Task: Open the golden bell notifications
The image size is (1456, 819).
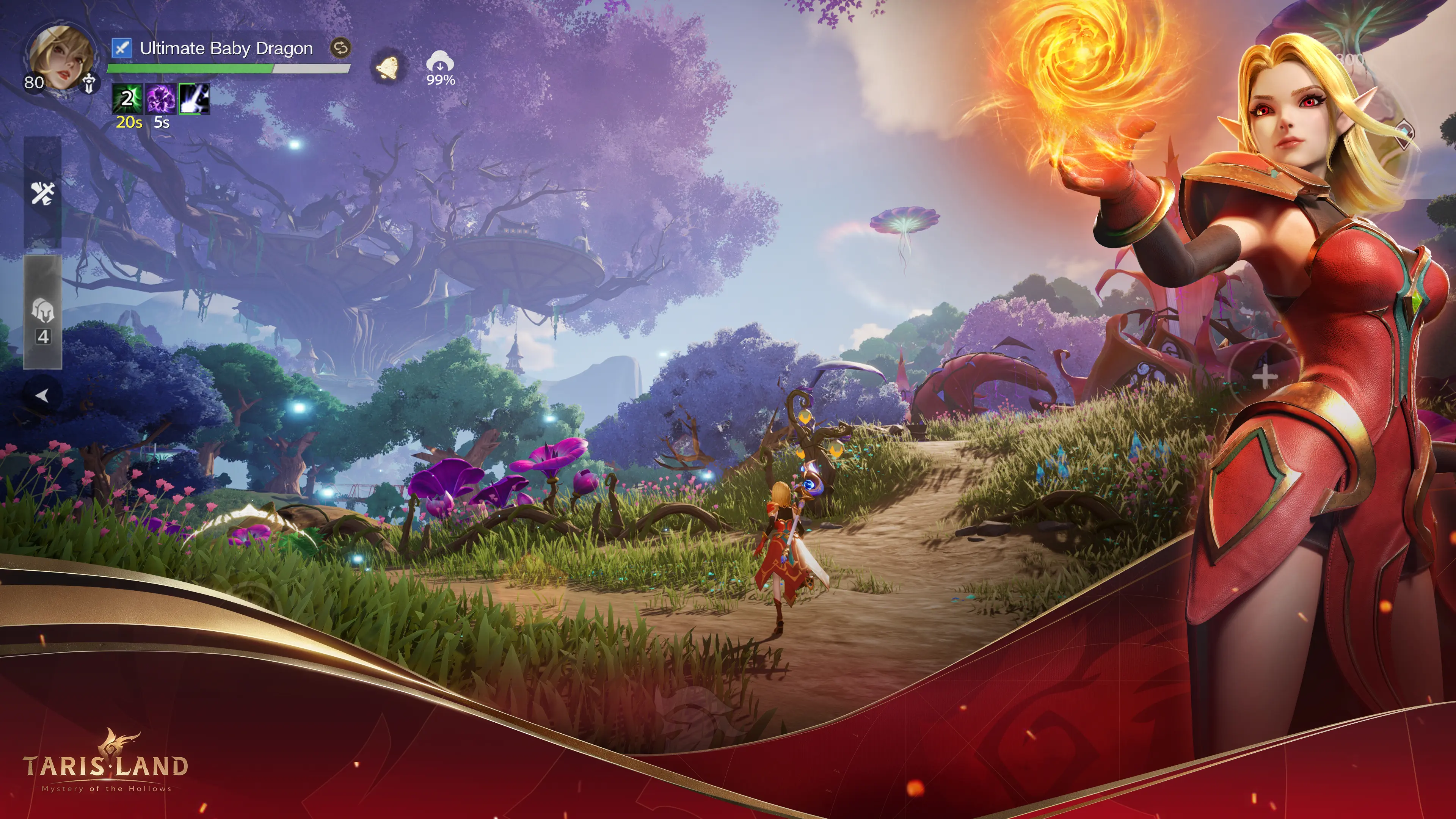Action: [388, 68]
